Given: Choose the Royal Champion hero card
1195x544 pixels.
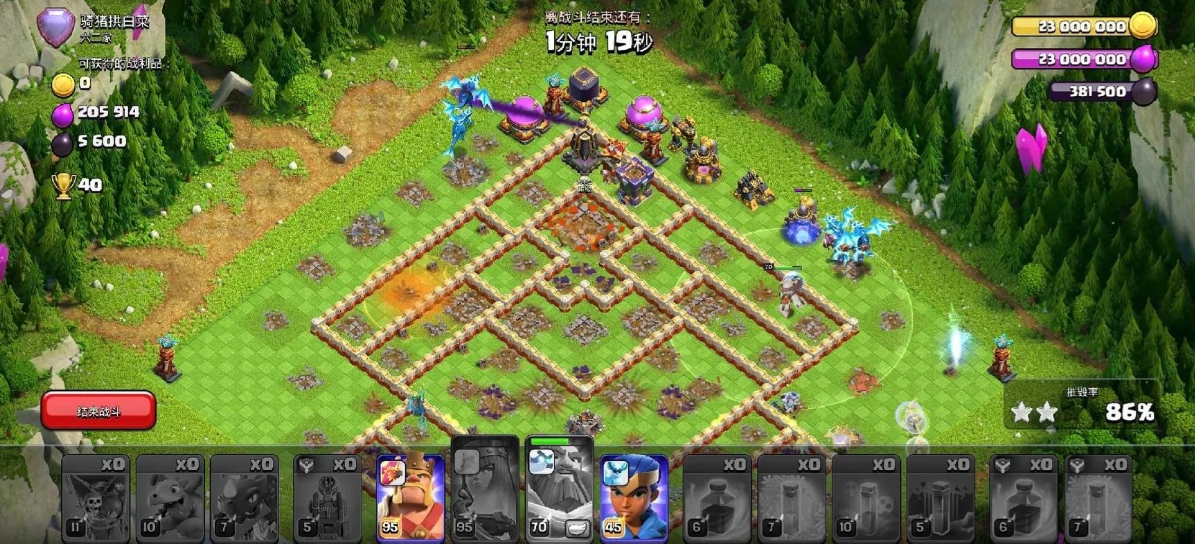Looking at the screenshot, I should coord(634,497).
